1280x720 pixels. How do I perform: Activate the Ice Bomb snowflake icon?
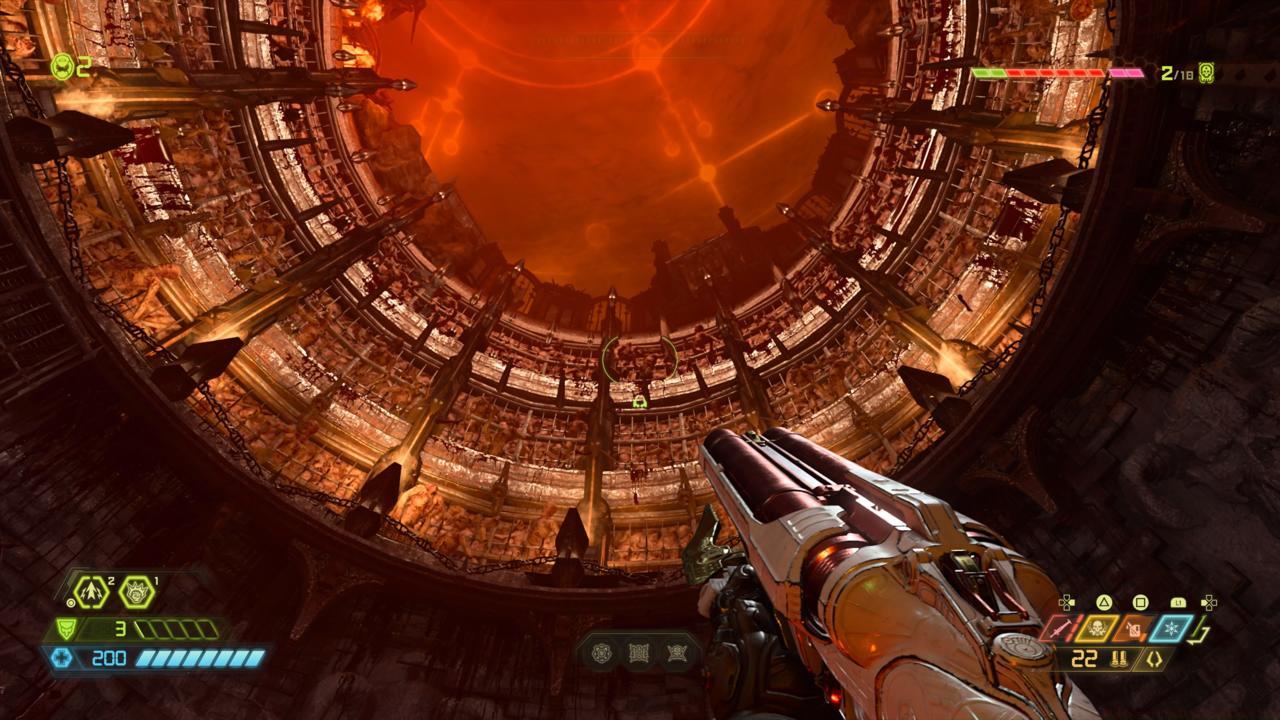(x=1172, y=629)
